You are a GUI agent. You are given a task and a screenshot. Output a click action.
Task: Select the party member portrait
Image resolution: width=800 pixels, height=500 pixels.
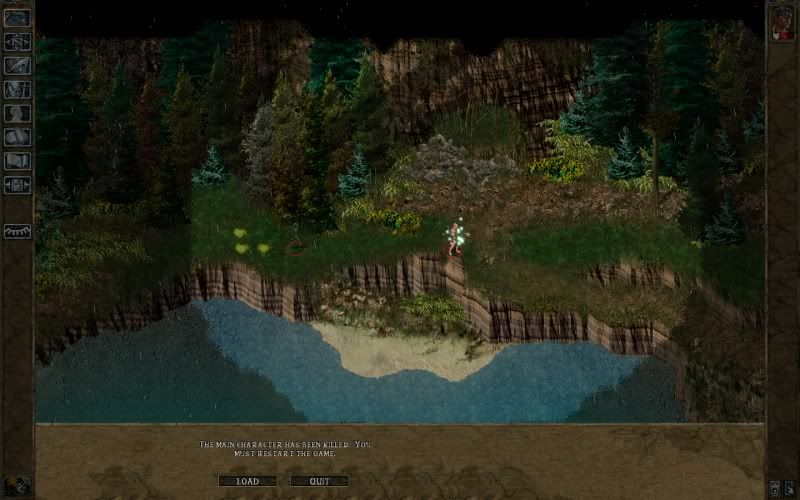[x=781, y=23]
